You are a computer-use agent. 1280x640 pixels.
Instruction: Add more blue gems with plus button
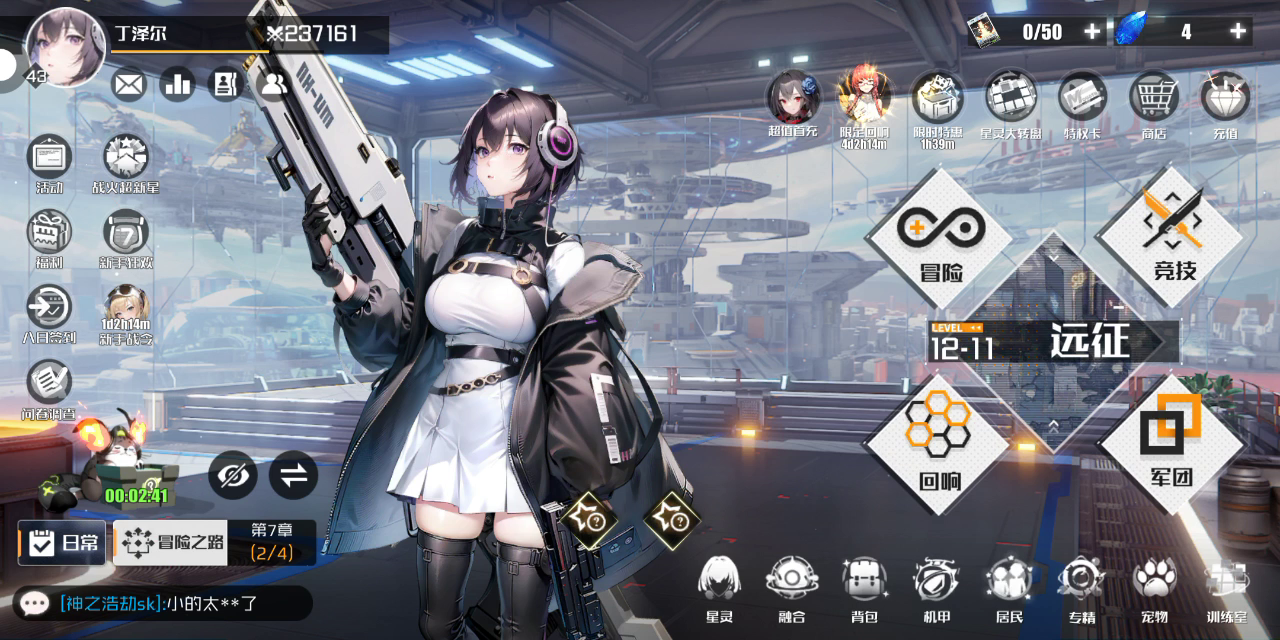(x=1238, y=32)
